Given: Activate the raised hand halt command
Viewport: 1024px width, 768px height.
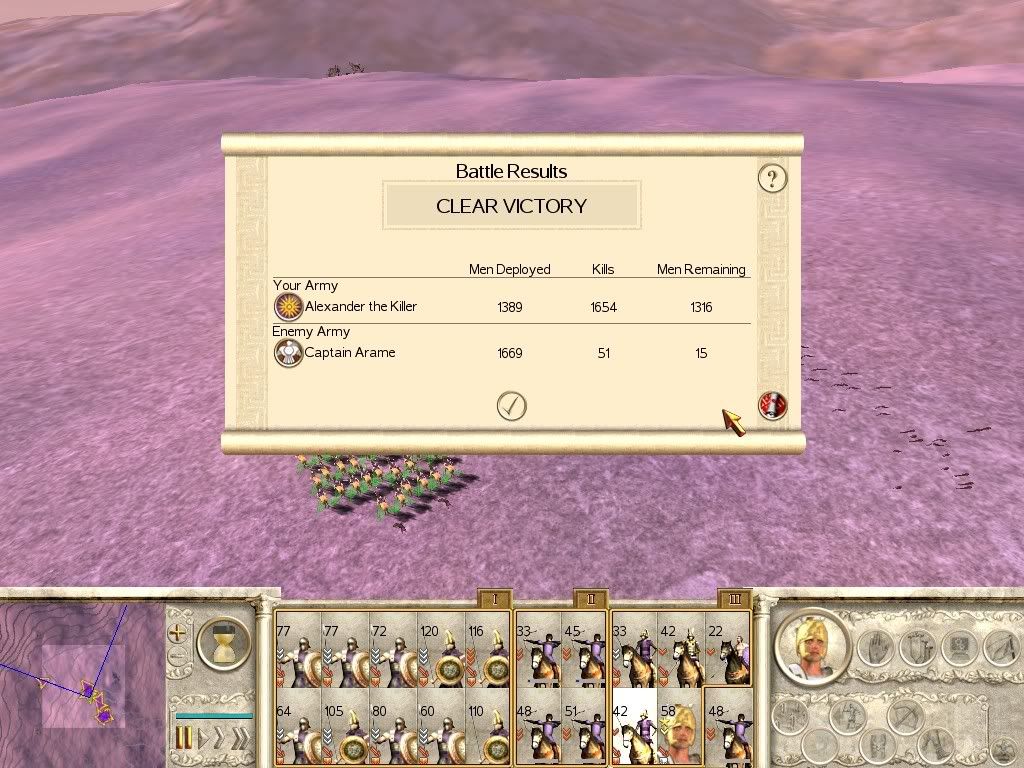Looking at the screenshot, I should tap(874, 647).
